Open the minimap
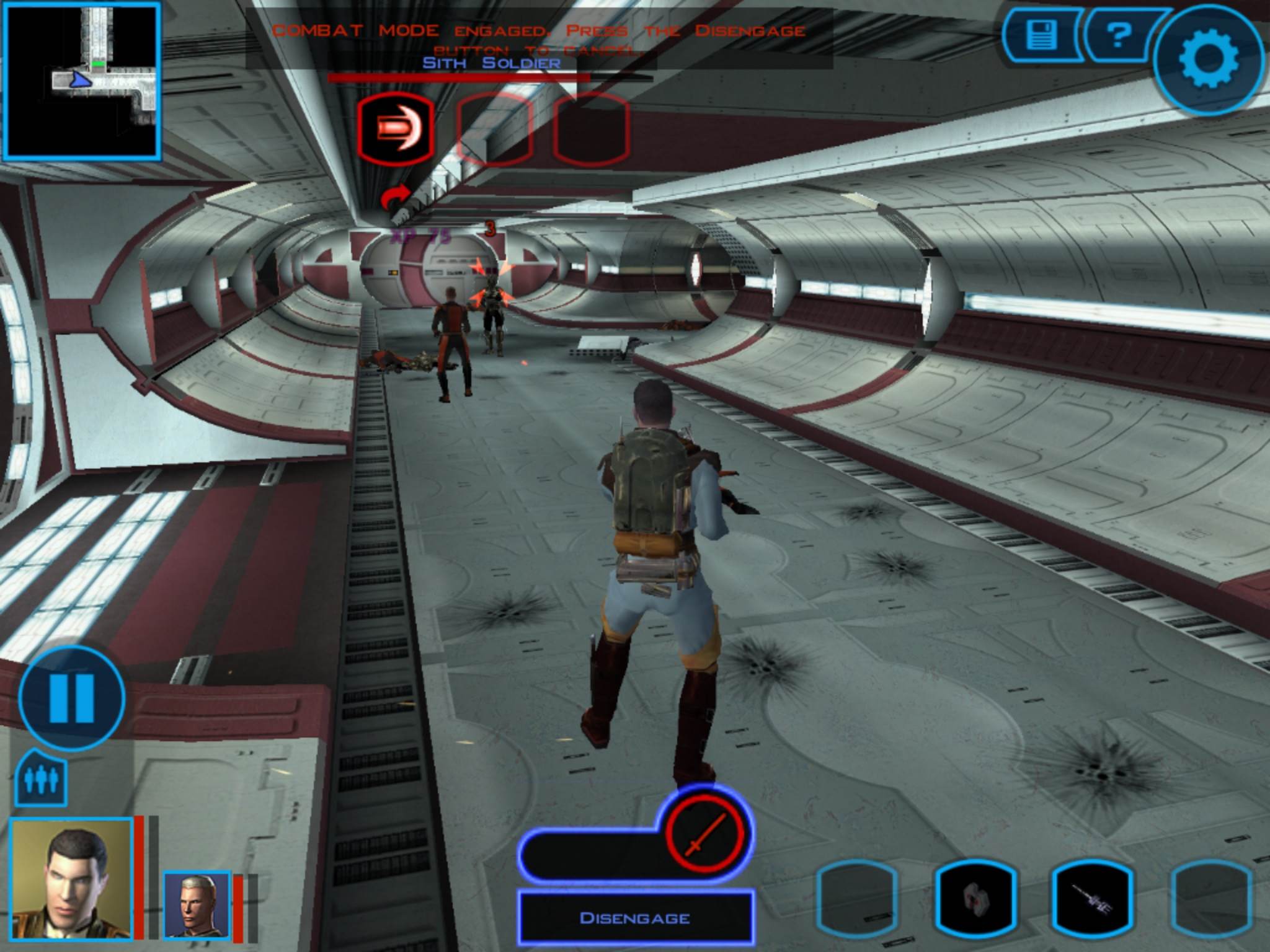 coord(82,81)
